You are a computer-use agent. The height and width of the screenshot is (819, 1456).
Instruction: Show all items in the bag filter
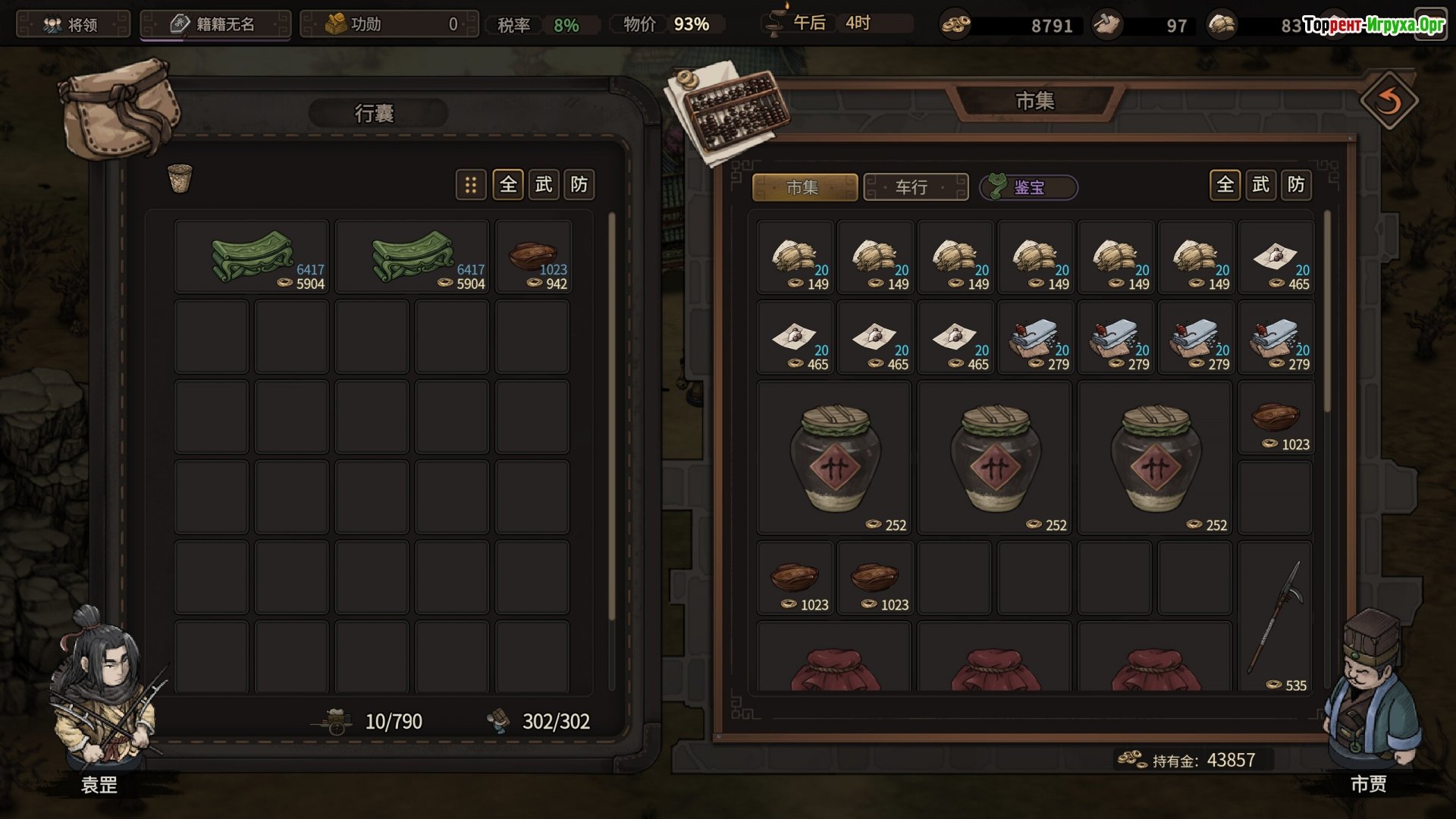(x=507, y=184)
